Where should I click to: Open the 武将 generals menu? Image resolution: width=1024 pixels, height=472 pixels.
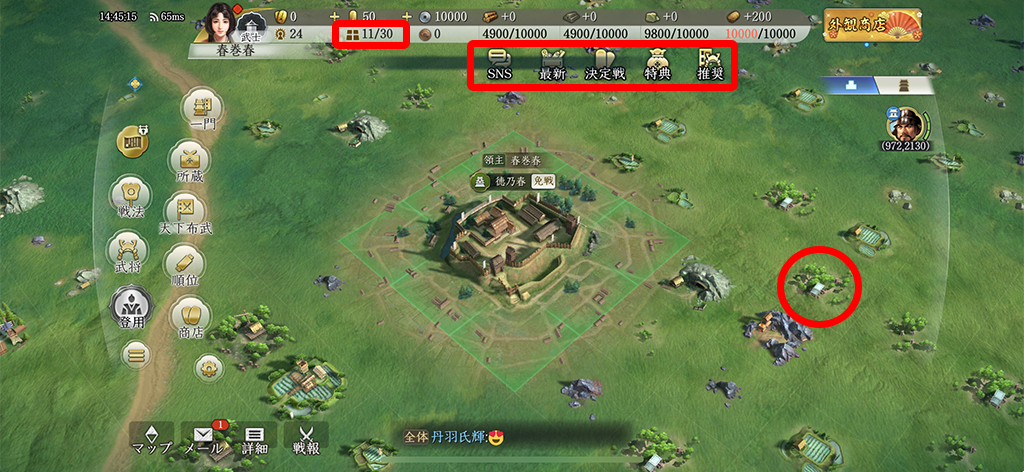[x=127, y=250]
